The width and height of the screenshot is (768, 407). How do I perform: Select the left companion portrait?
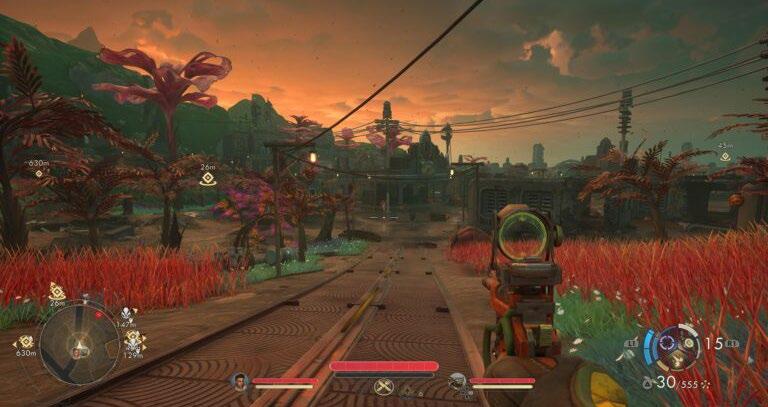239,381
